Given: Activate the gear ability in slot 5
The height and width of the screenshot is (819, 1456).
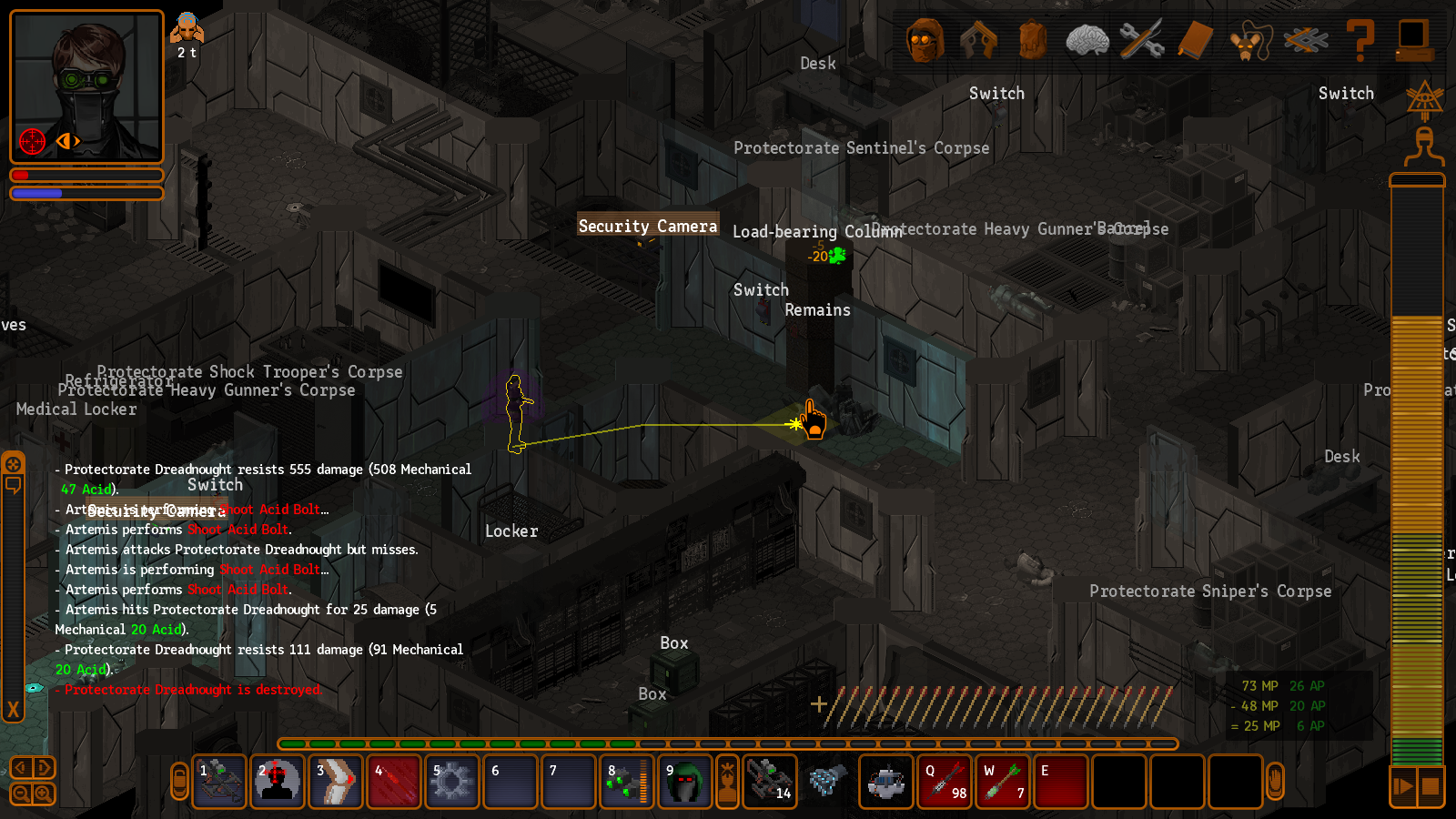Looking at the screenshot, I should [x=452, y=782].
